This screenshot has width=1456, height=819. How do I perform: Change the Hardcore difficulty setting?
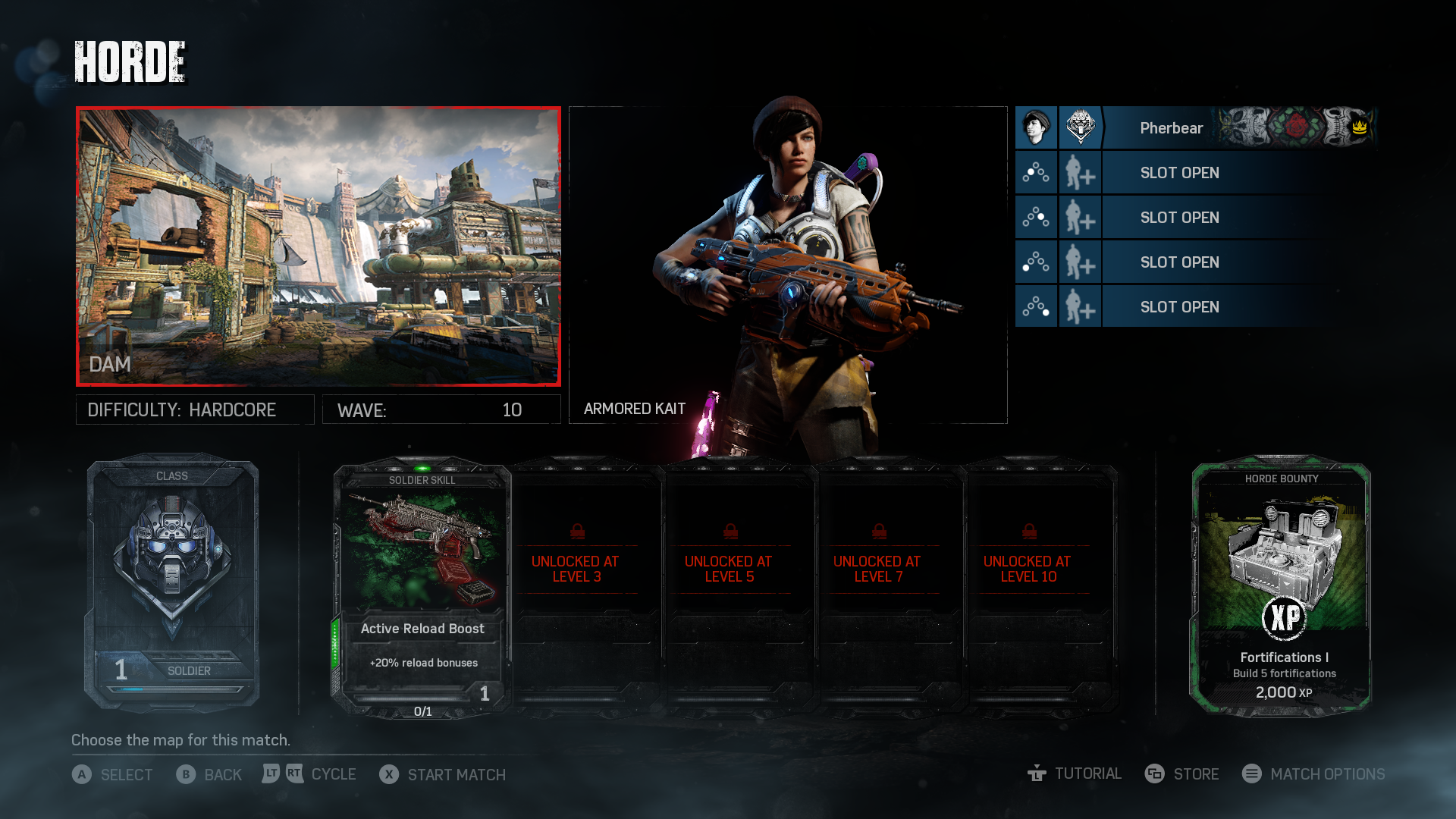195,409
